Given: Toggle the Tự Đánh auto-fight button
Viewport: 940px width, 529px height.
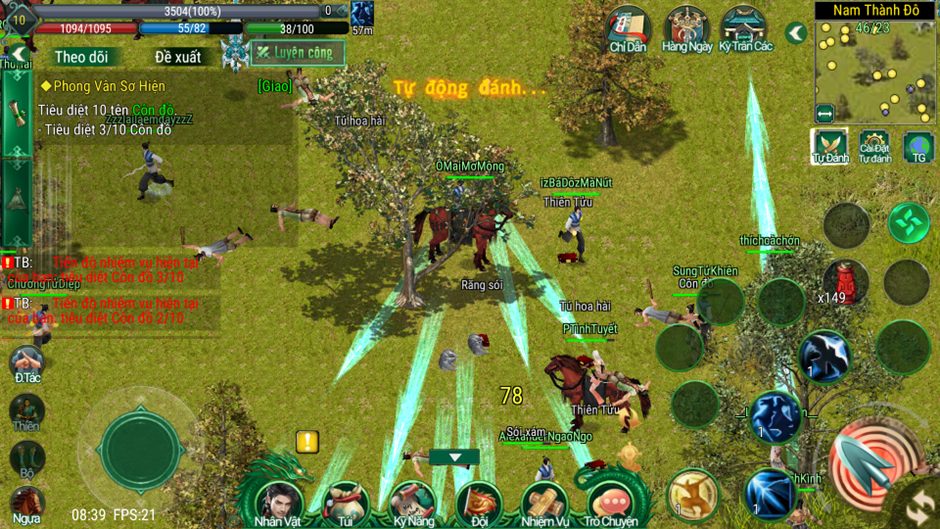Looking at the screenshot, I should (x=830, y=146).
